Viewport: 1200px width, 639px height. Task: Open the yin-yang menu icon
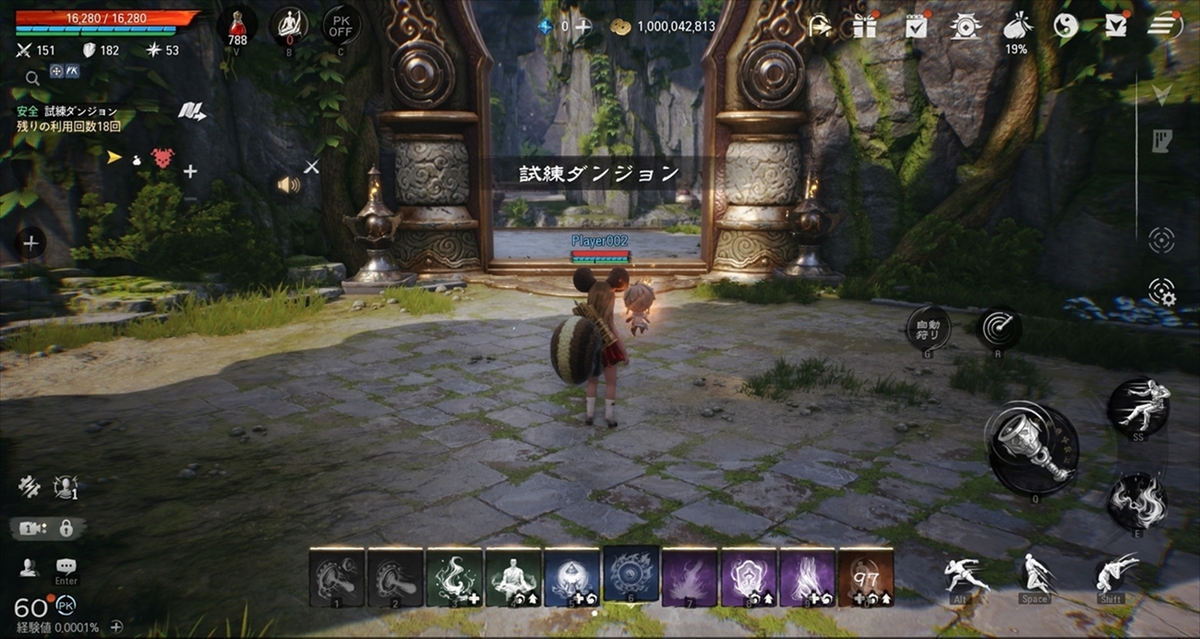[x=1066, y=26]
